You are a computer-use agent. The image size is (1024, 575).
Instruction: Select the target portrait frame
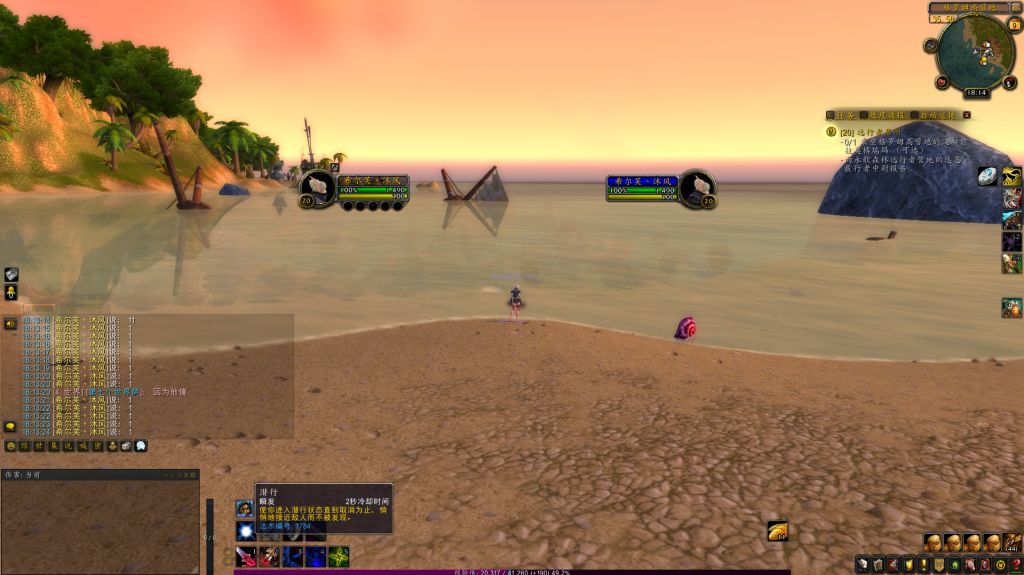click(x=696, y=188)
